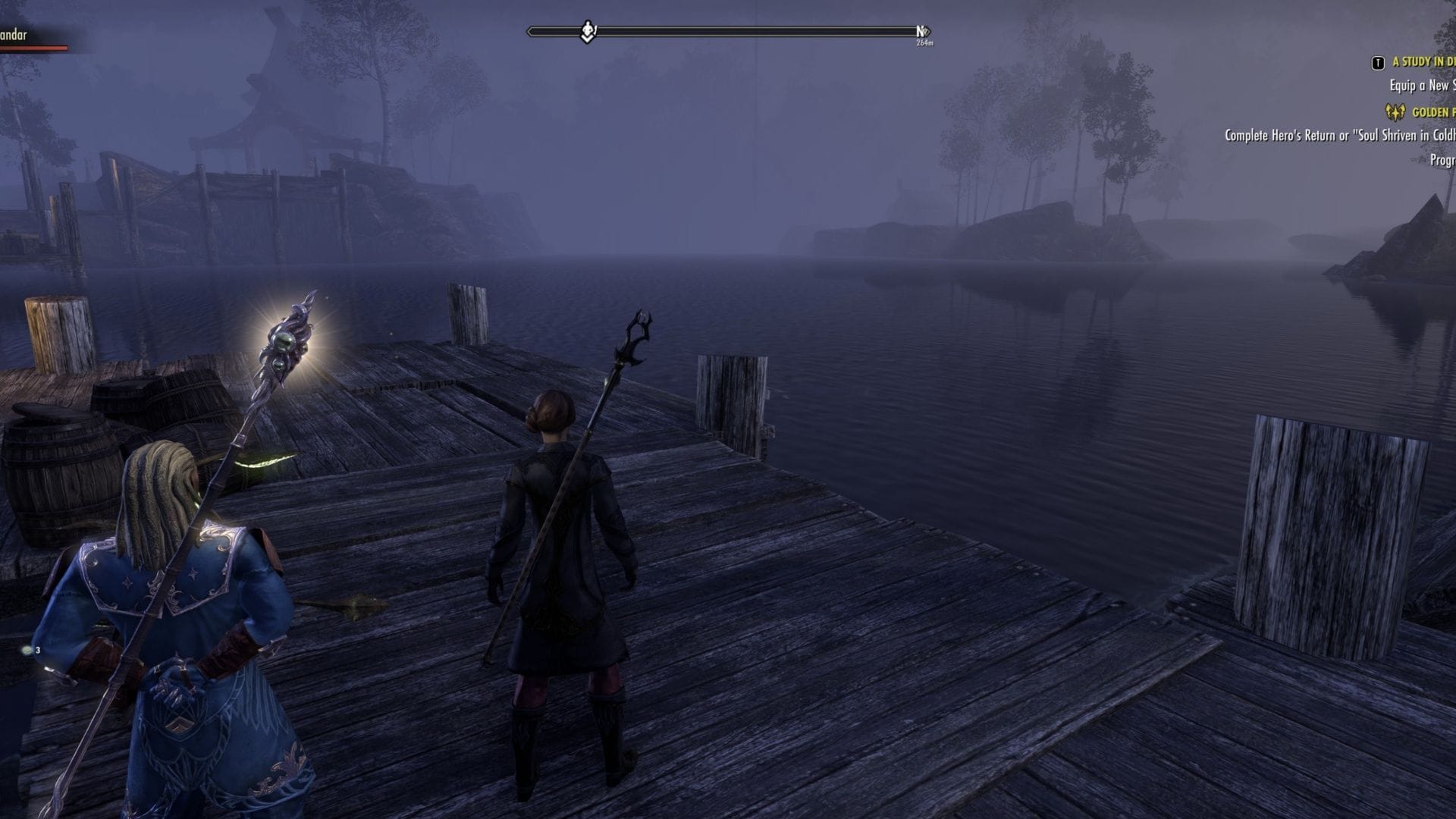Select the Golden Pursuit tracker entry
Viewport: 1456px width, 819px height.
1437,114
